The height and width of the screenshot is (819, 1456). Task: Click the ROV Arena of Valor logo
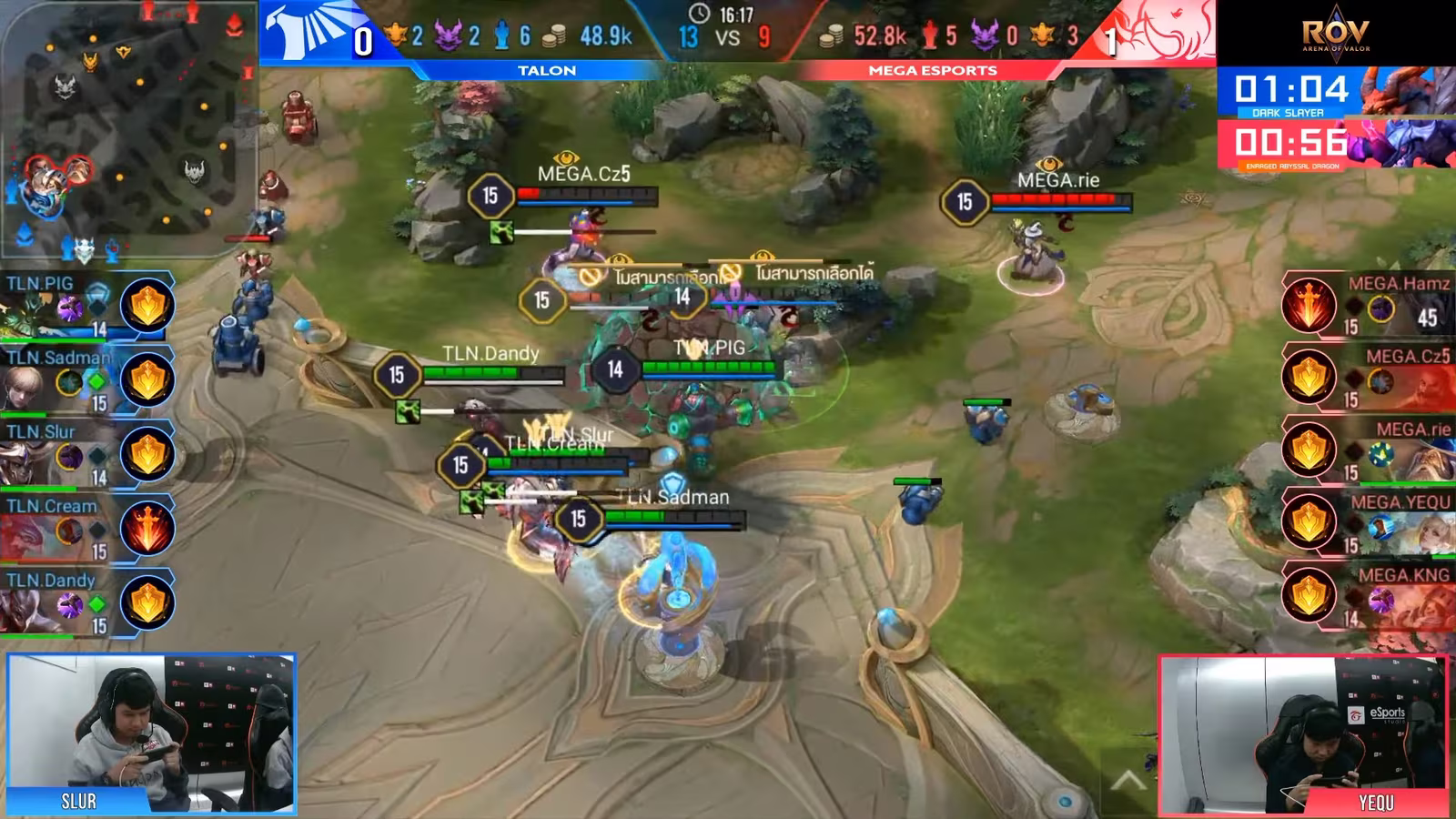1335,35
